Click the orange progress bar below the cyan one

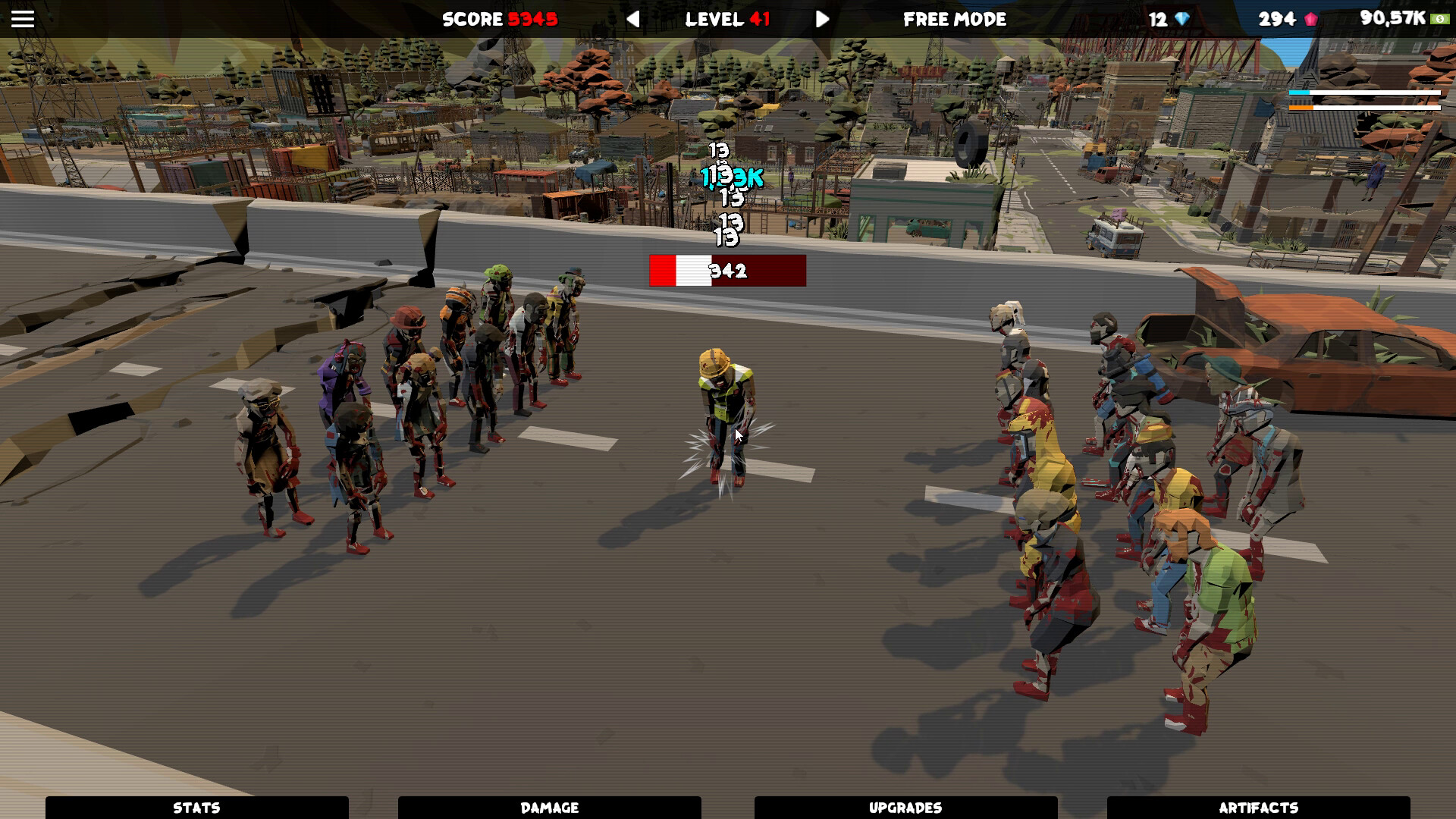pos(1365,108)
